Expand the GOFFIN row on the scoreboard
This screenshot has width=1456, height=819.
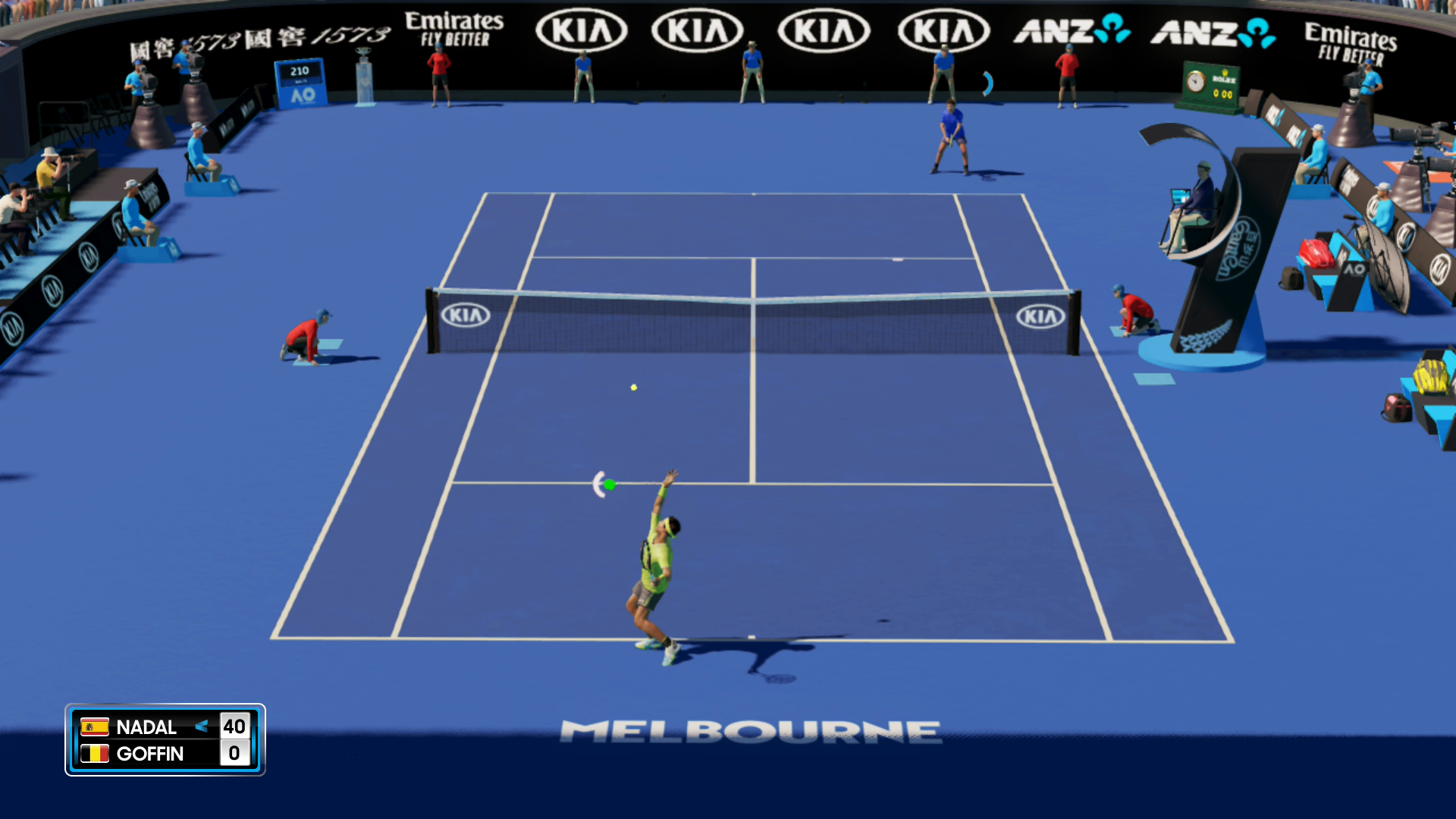[x=149, y=754]
